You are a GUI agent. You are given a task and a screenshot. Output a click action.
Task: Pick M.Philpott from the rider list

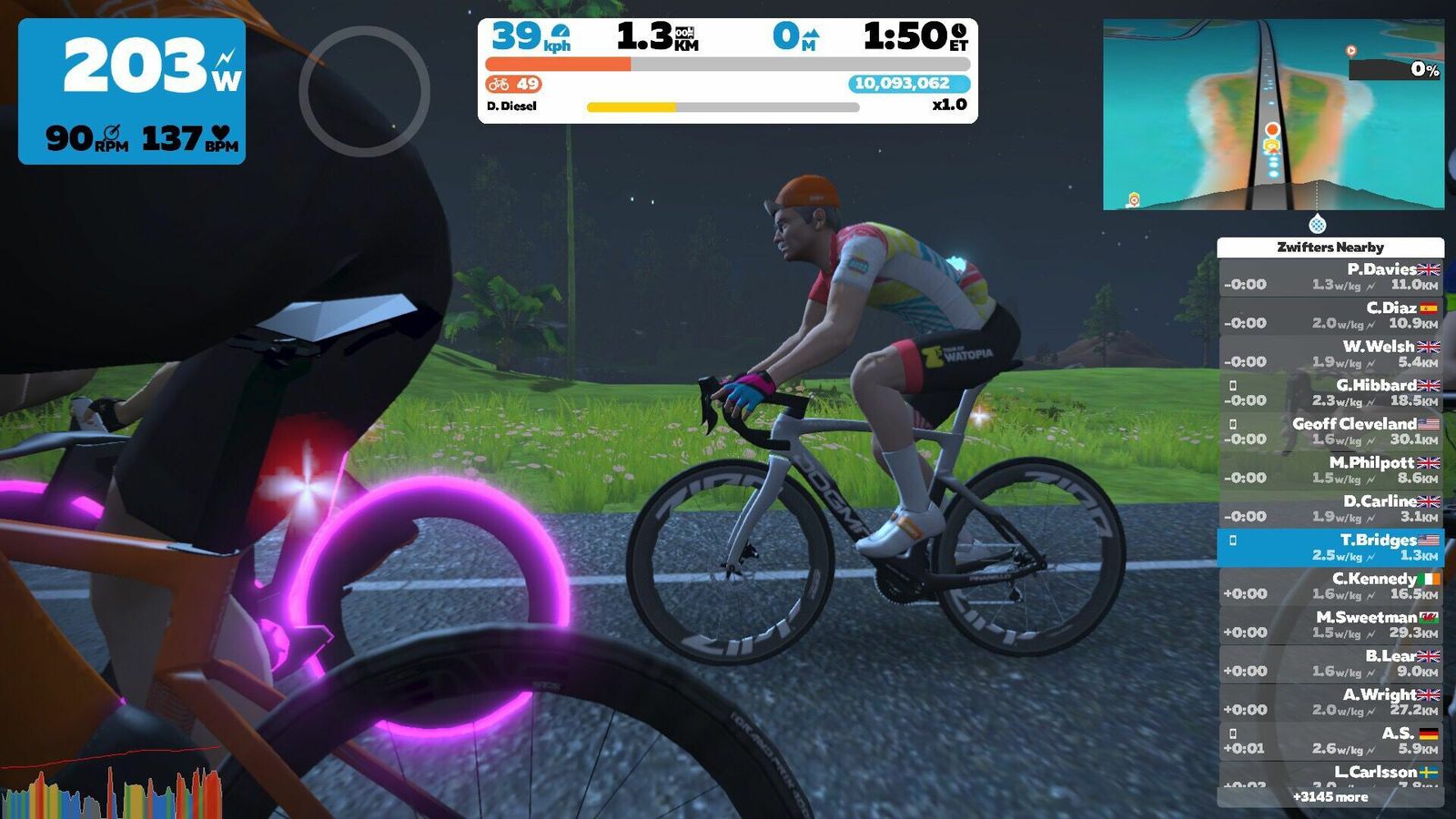1330,470
